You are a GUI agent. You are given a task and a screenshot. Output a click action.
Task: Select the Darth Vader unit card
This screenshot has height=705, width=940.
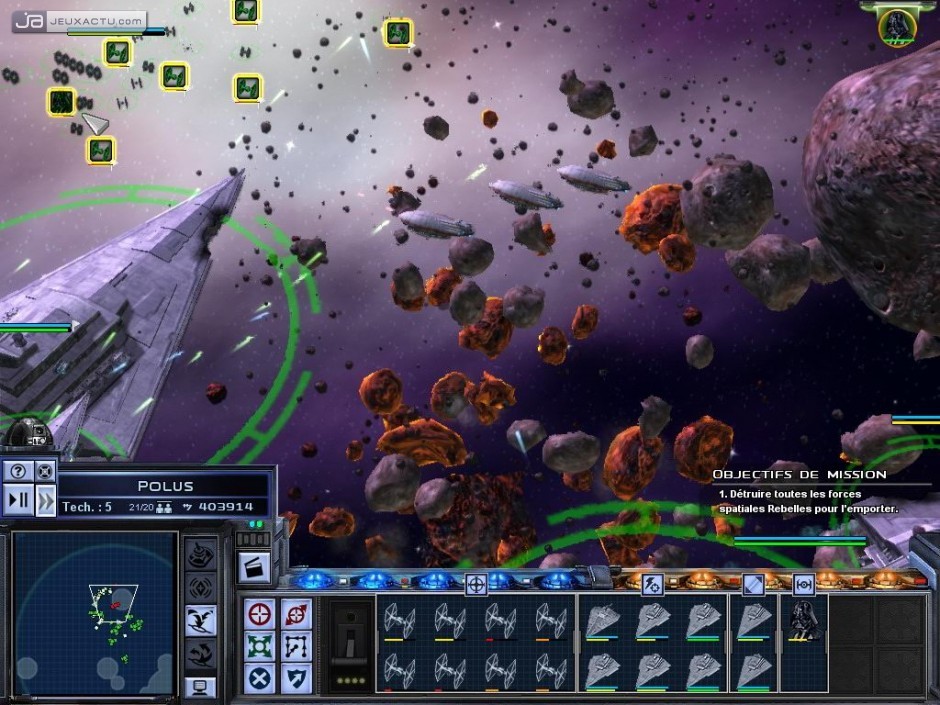[x=803, y=622]
